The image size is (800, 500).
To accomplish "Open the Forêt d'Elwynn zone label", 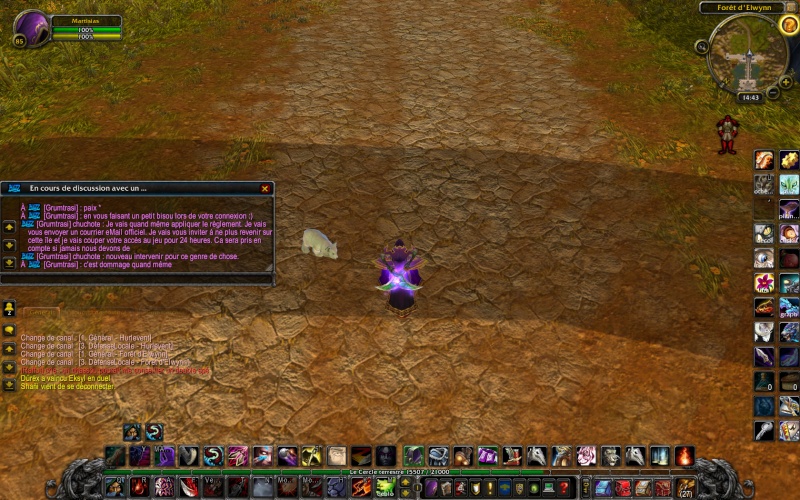I will (x=741, y=7).
